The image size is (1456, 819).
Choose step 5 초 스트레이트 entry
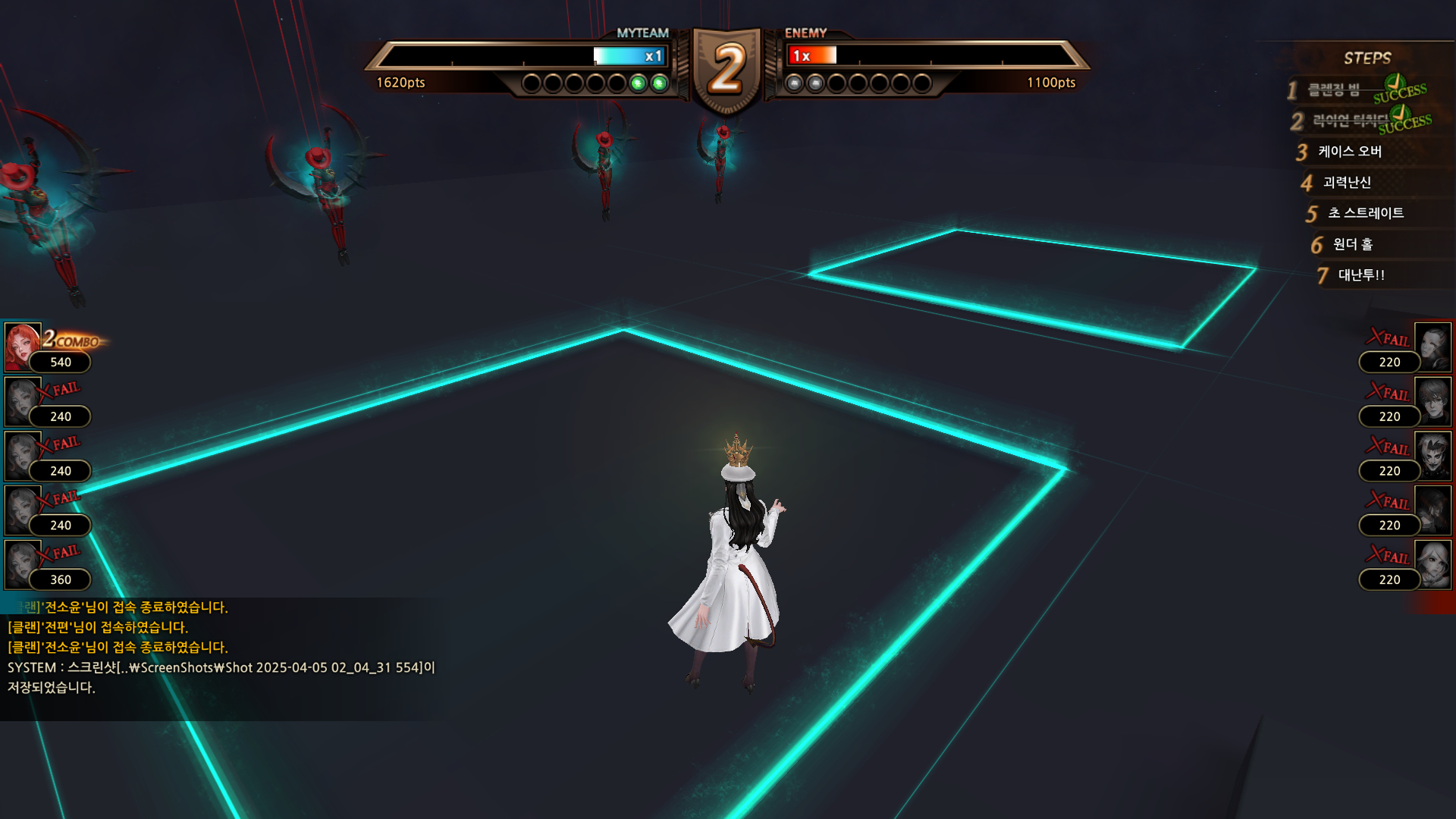click(x=1365, y=213)
